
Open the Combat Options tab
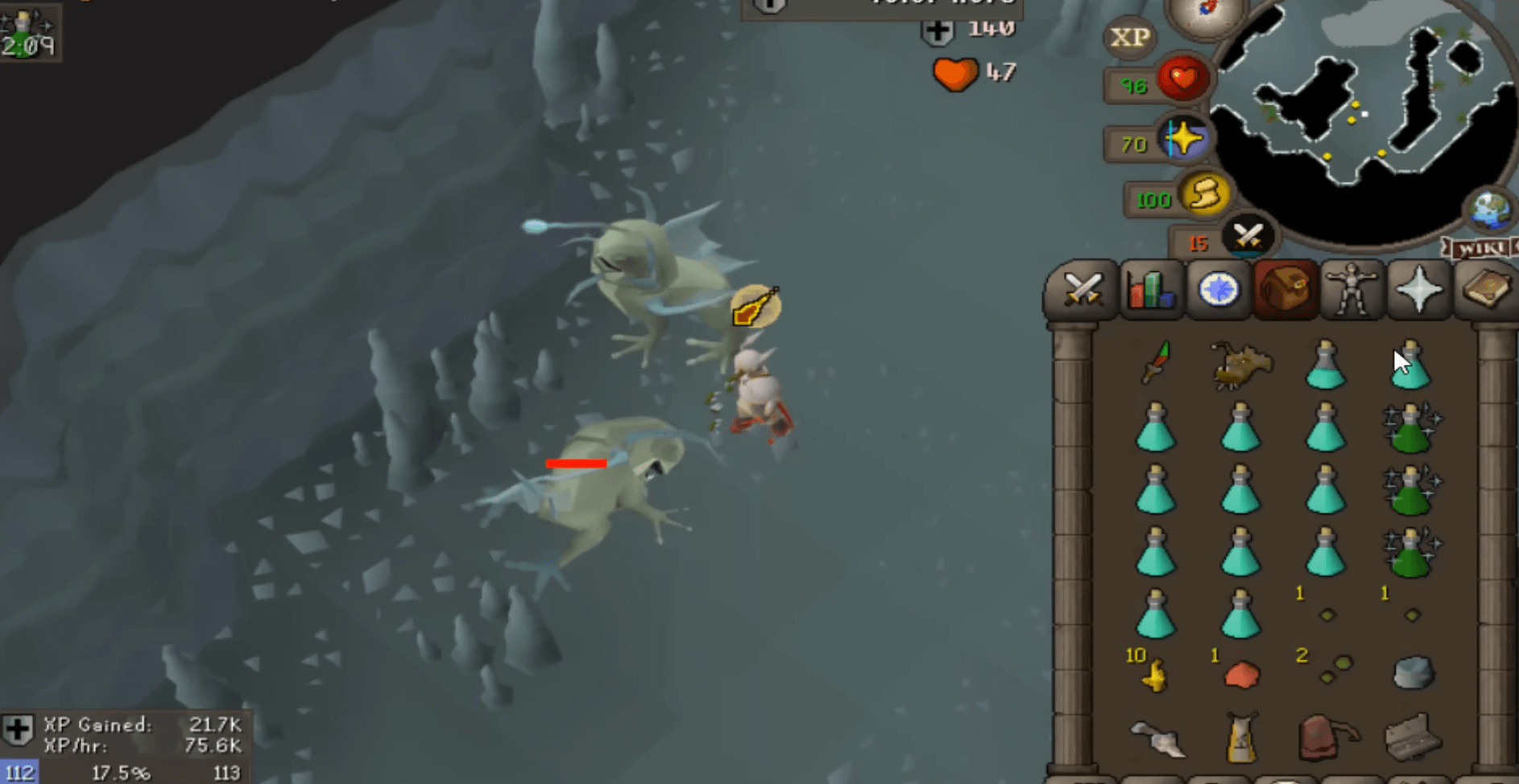click(1082, 289)
